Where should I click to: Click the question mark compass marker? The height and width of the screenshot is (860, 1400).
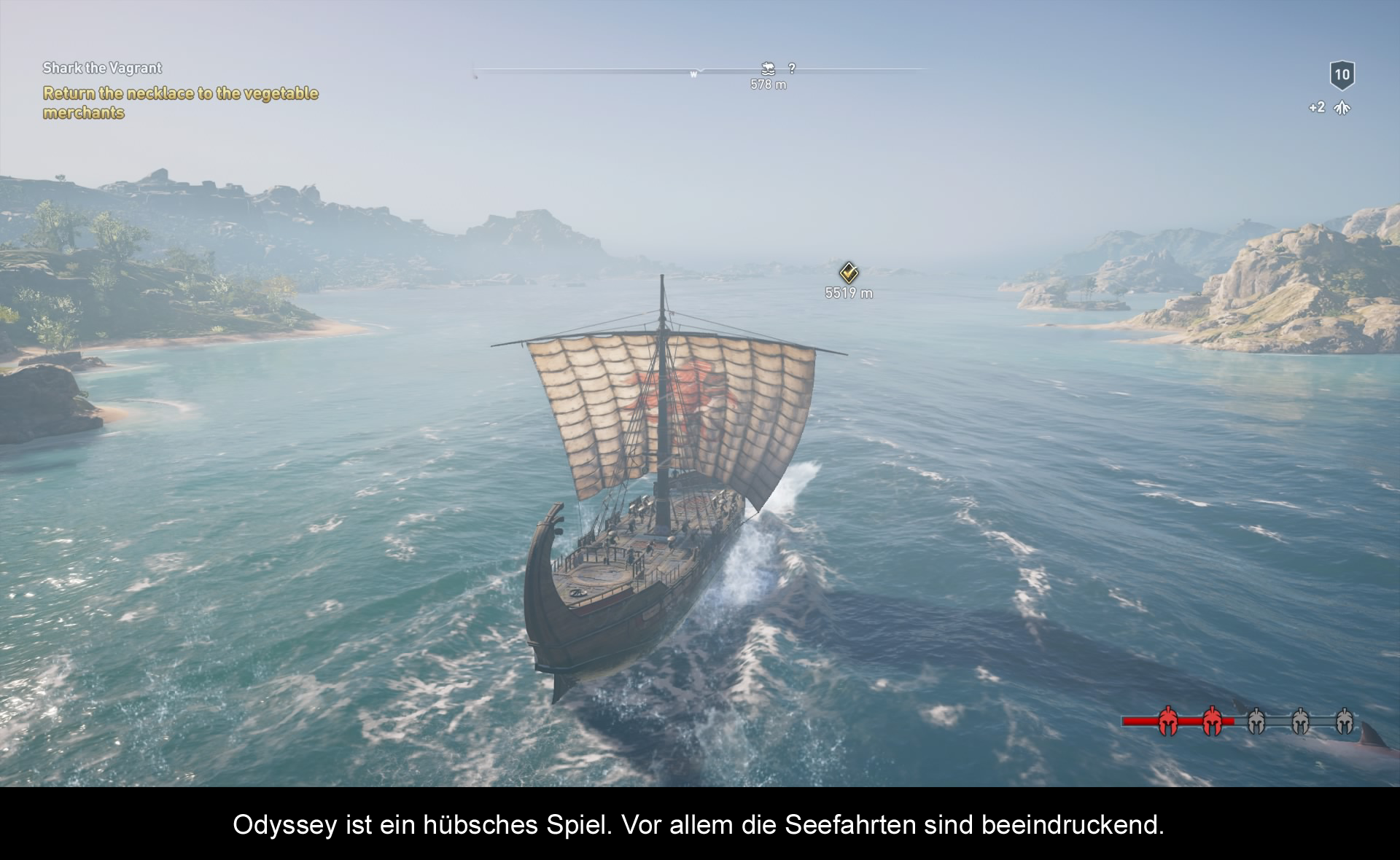coord(792,69)
